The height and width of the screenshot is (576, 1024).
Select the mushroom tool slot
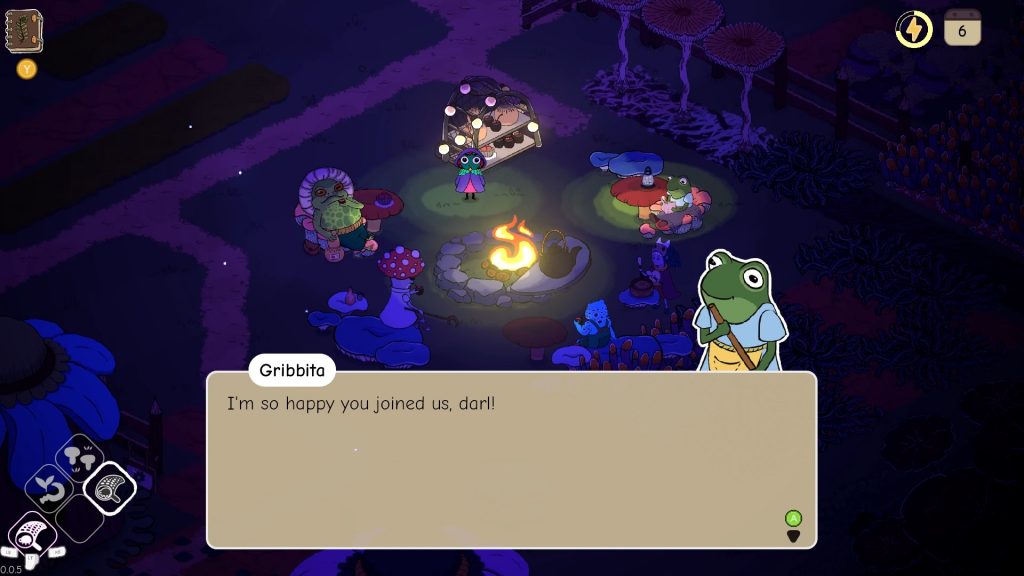click(79, 458)
